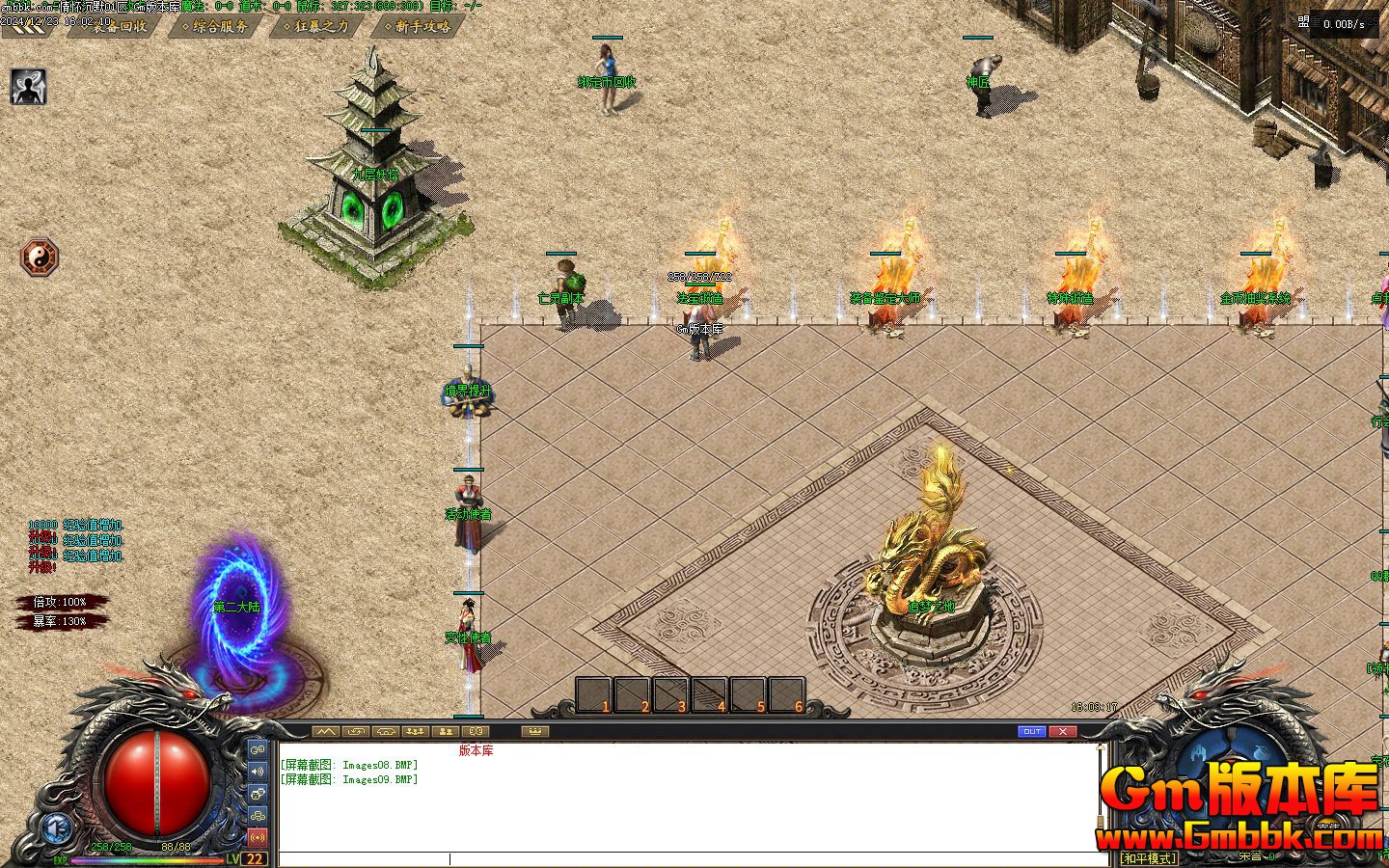This screenshot has width=1389, height=868.
Task: Select the mount toolbar icon
Action: [386, 730]
